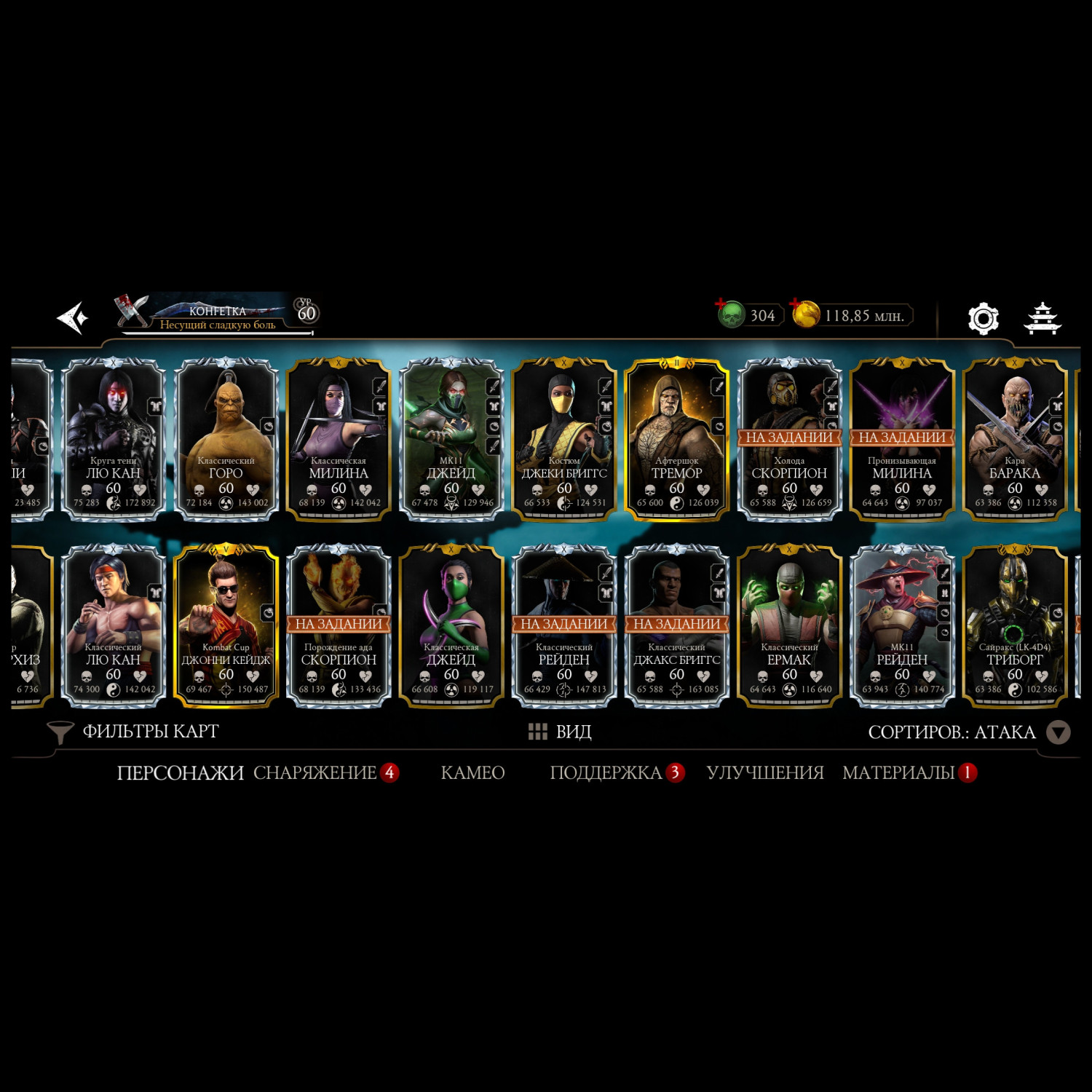
Task: Choose the Сайракс (LK-4D4) Триборг card
Action: tap(1014, 626)
